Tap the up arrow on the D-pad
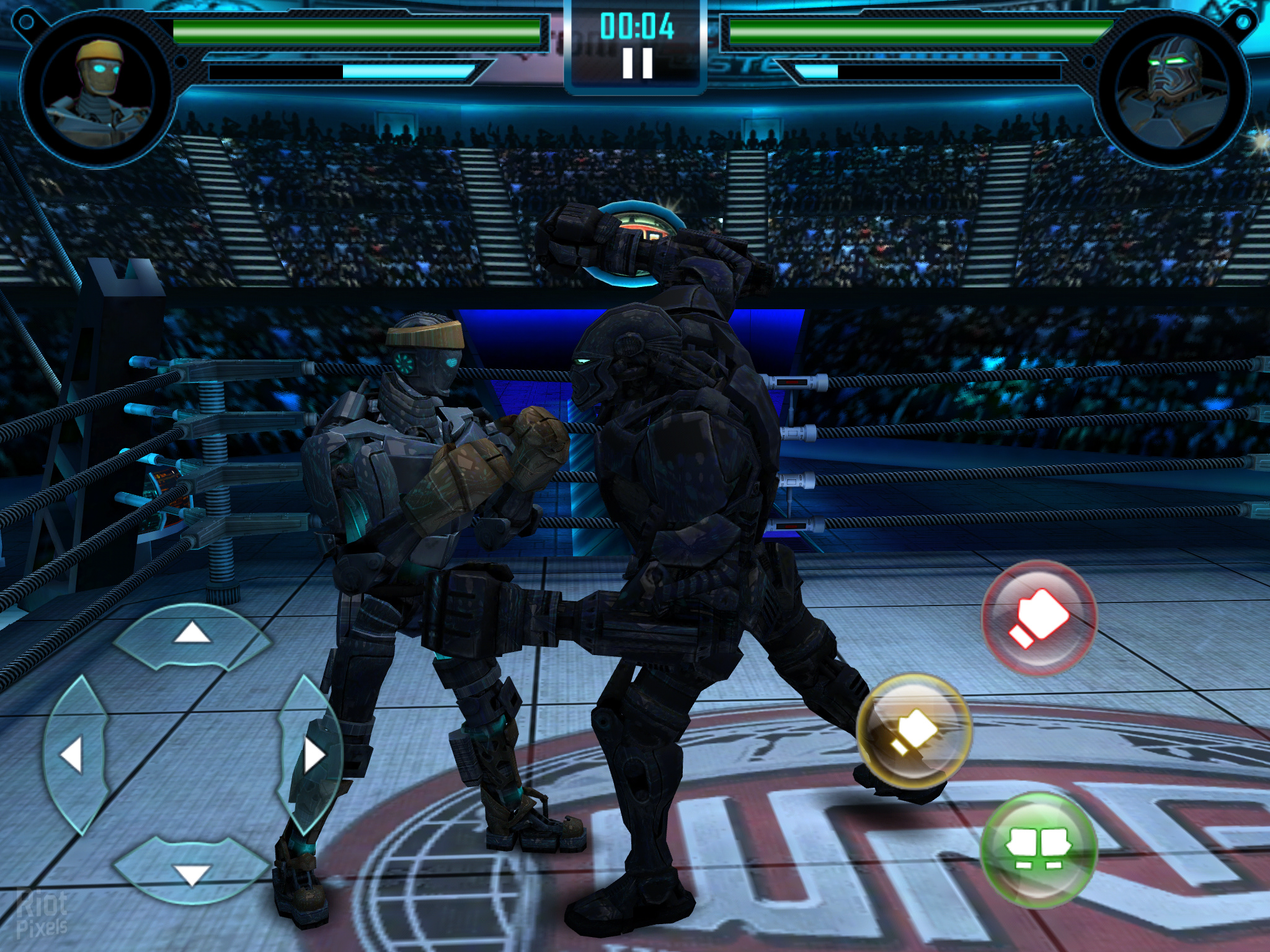 [x=192, y=634]
